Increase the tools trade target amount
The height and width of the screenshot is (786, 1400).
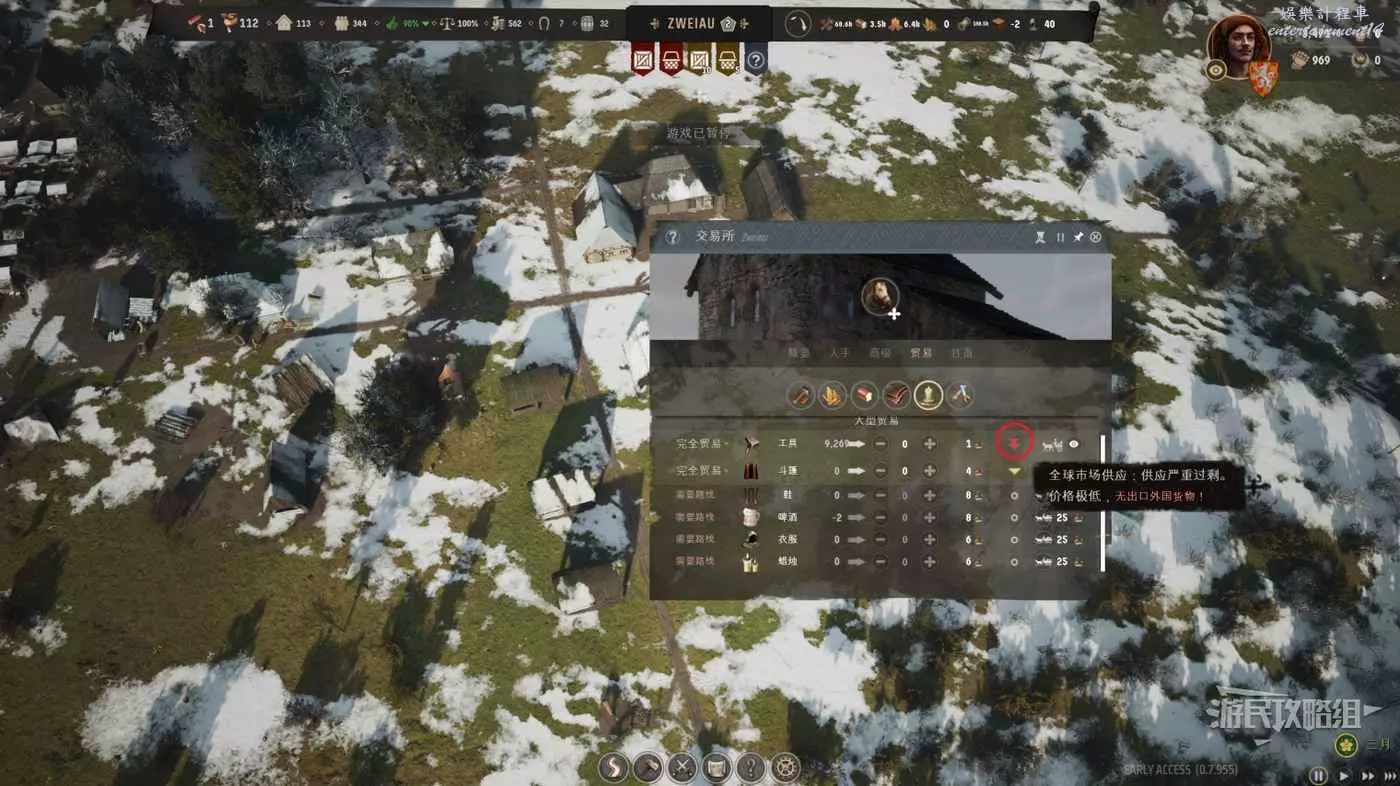pyautogui.click(x=929, y=444)
